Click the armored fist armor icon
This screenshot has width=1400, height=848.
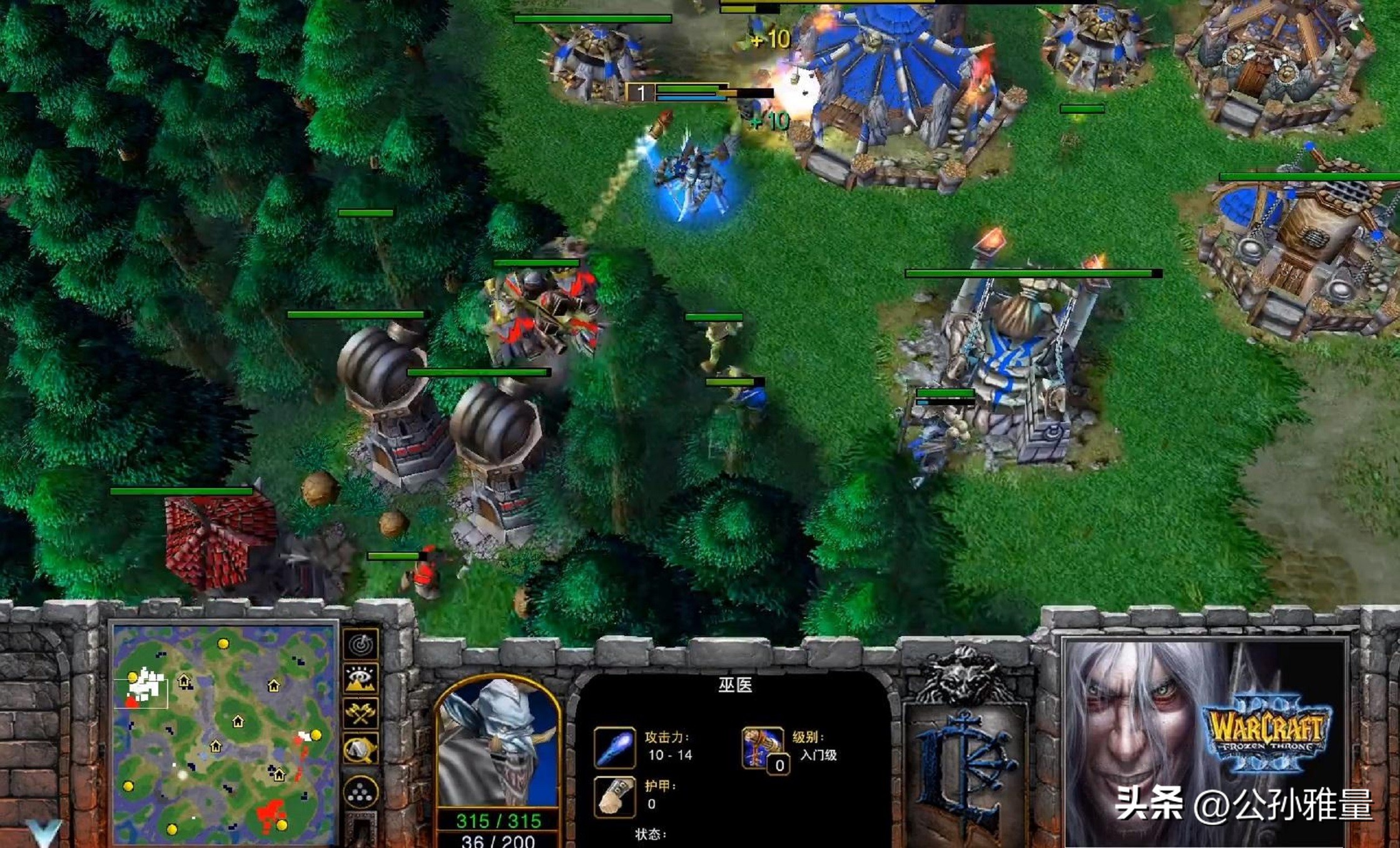614,797
